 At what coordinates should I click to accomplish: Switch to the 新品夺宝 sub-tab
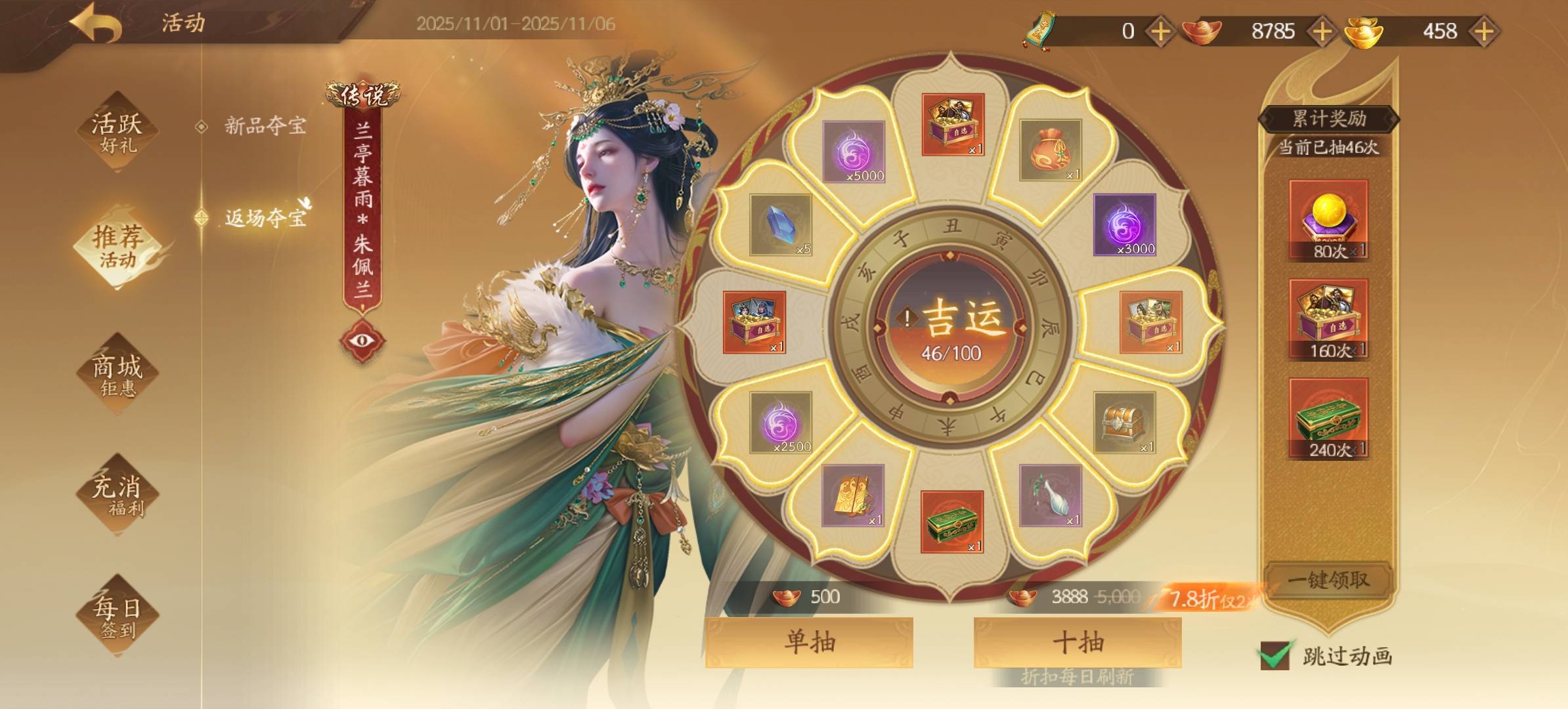(x=265, y=125)
